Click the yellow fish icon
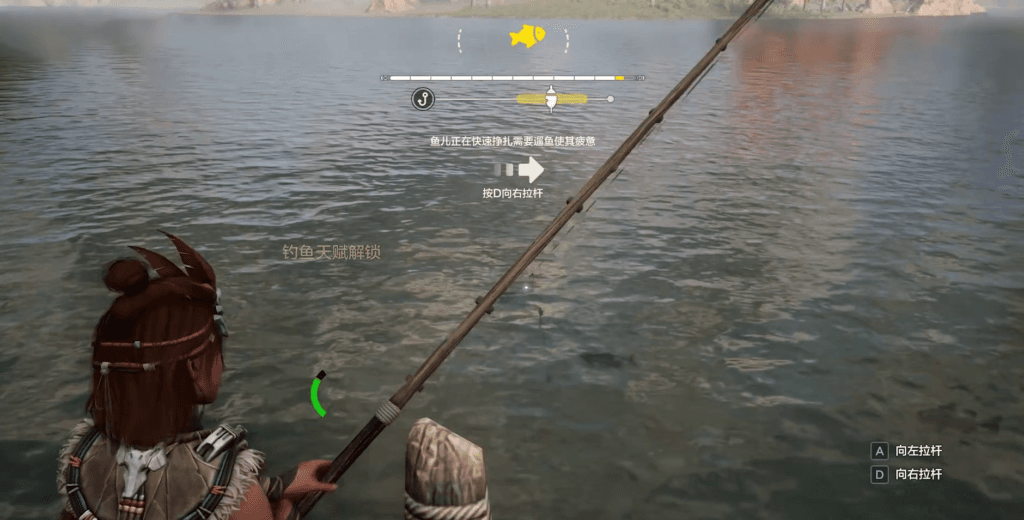This screenshot has height=520, width=1024. [x=526, y=37]
